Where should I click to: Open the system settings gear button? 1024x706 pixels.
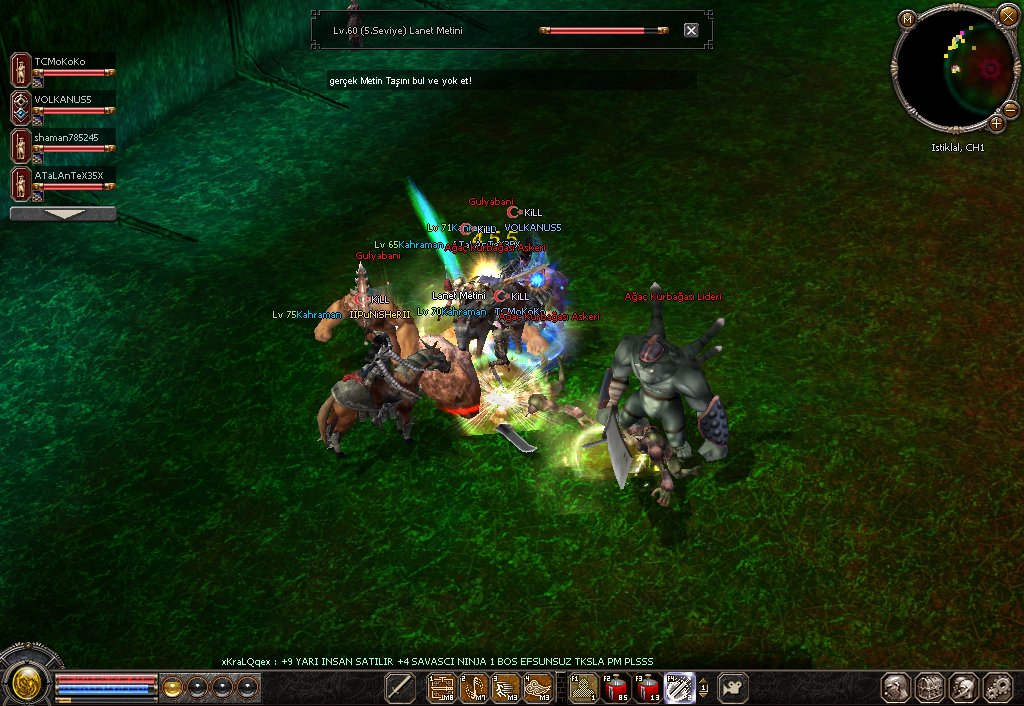click(x=997, y=687)
